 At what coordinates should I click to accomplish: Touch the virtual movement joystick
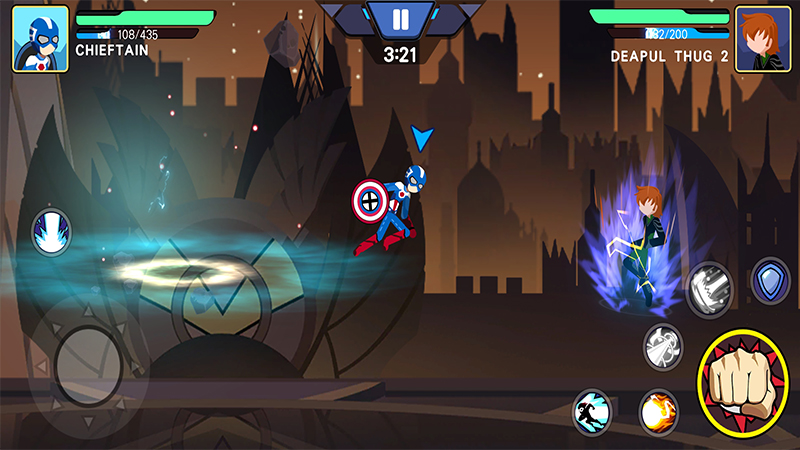pyautogui.click(x=88, y=366)
